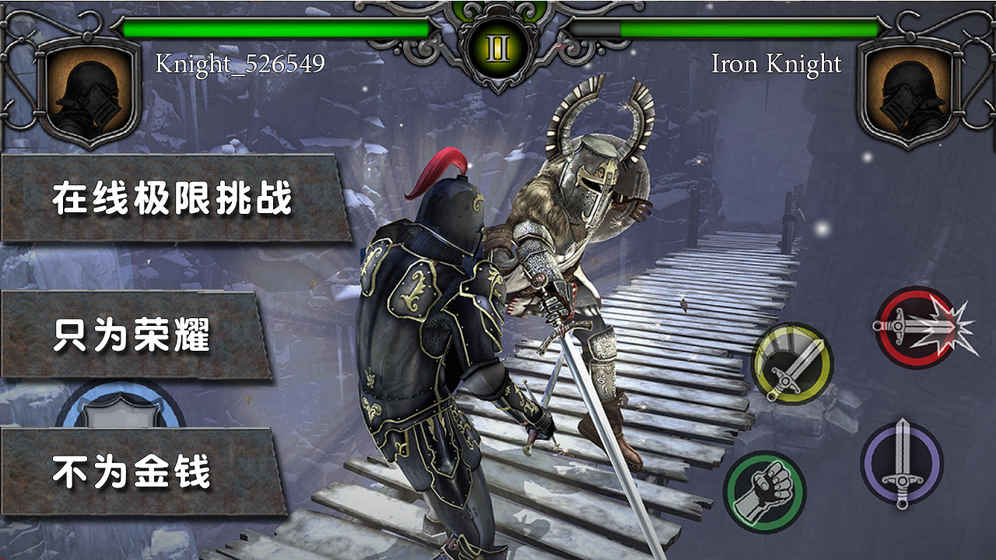Screen dimensions: 996x560
Task: Activate the green fist punch attack
Action: (765, 492)
